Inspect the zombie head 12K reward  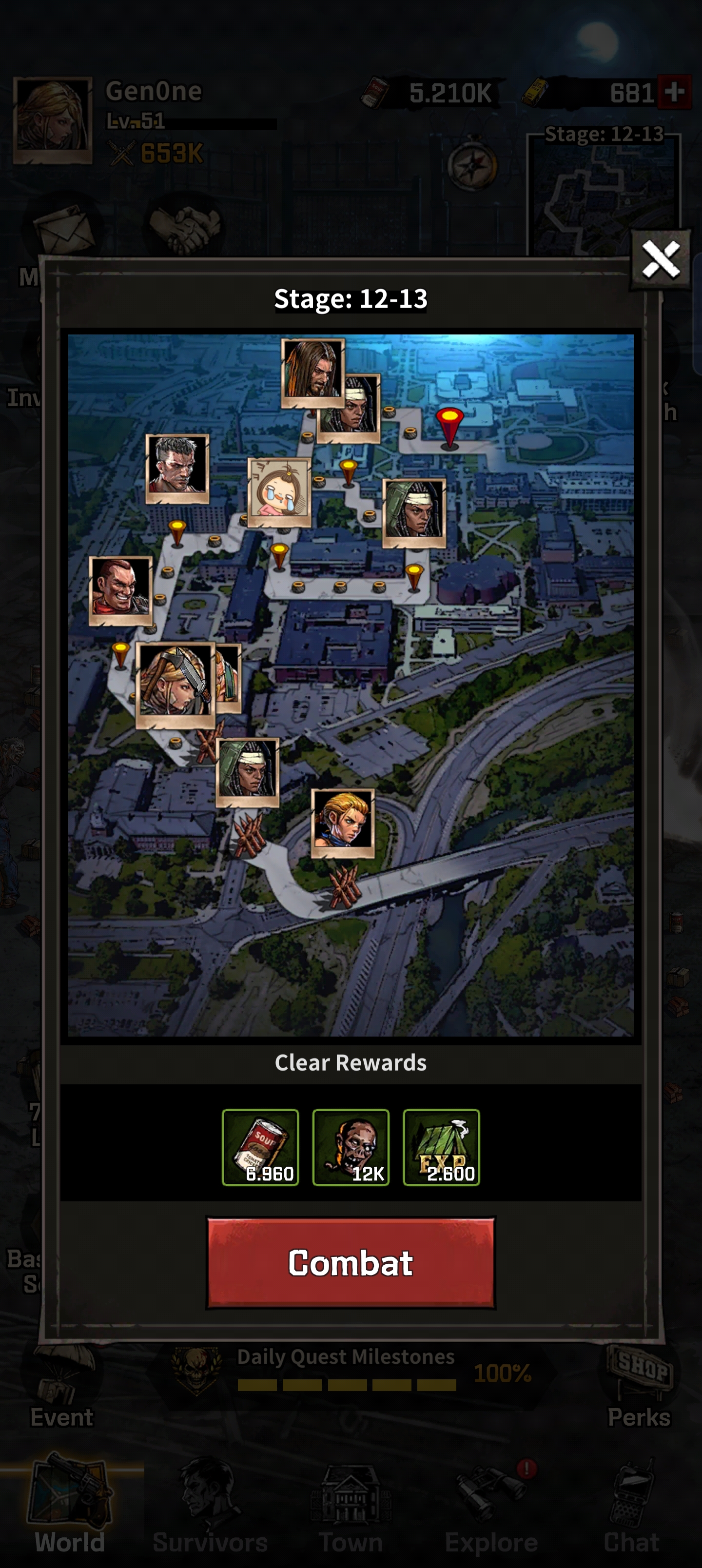tap(351, 1147)
